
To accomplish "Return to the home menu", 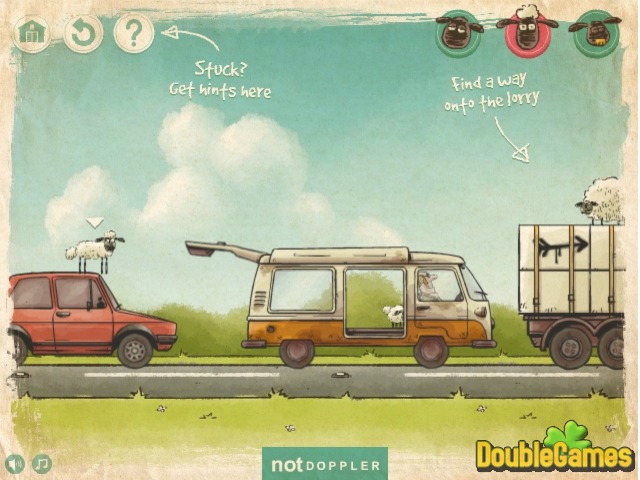I will pos(32,34).
